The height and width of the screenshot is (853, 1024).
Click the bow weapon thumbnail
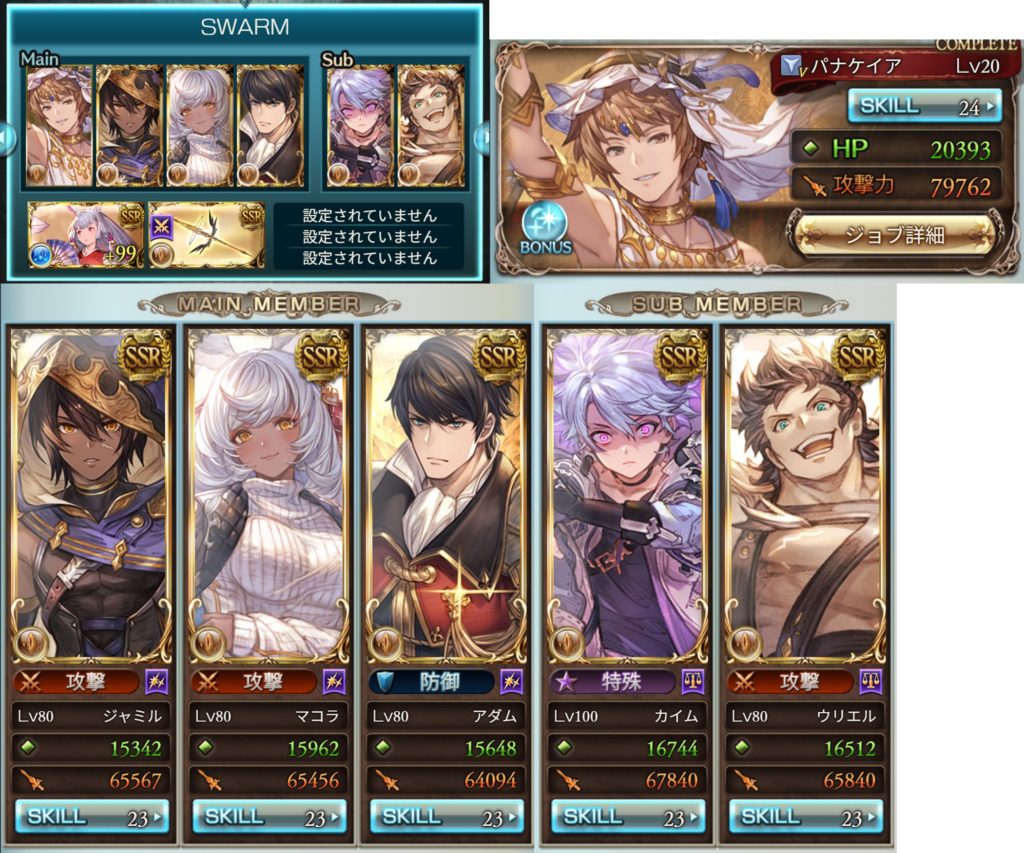(206, 235)
